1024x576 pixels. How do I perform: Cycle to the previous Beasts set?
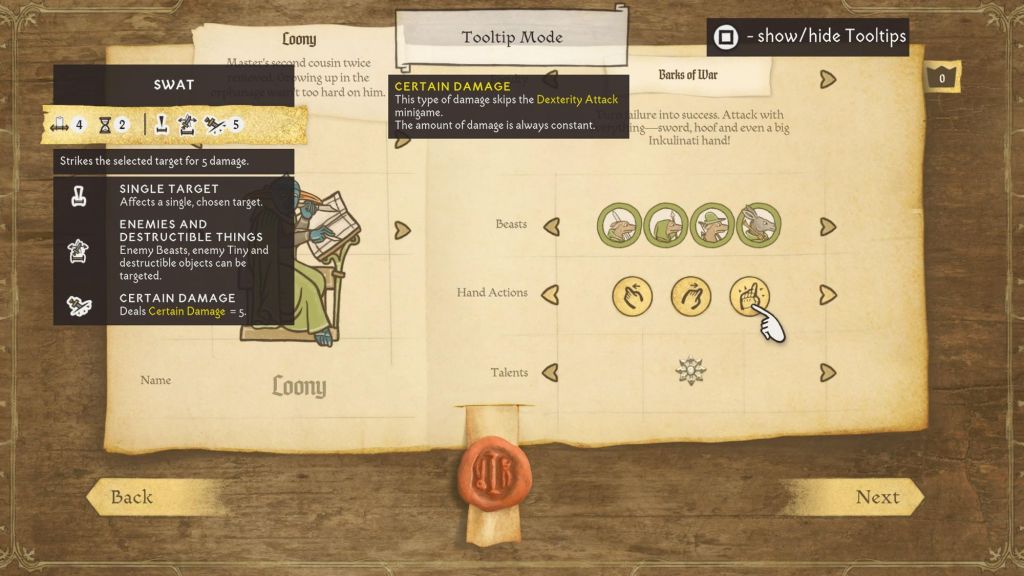point(550,226)
